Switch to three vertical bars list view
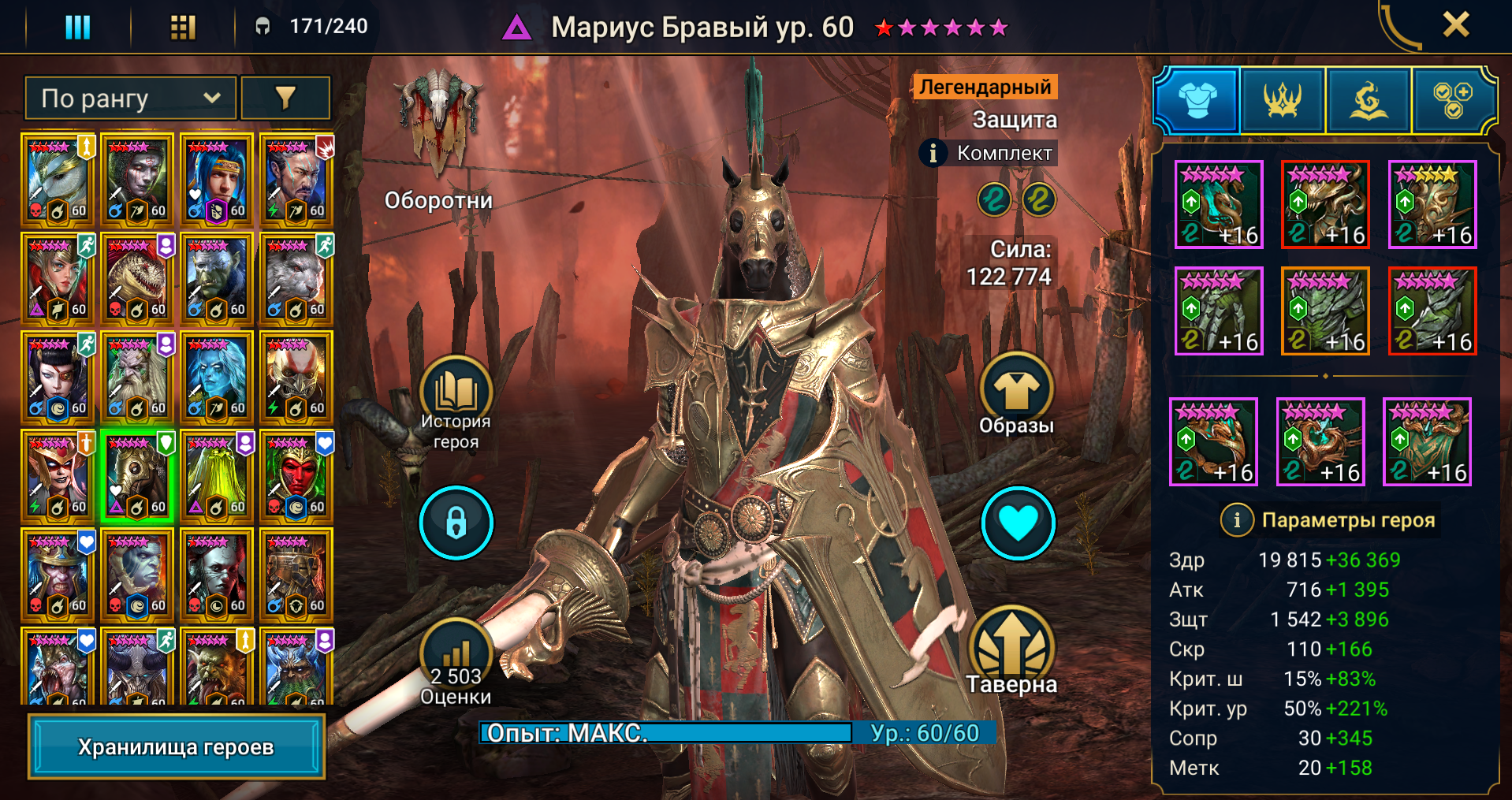This screenshot has width=1512, height=800. pos(77,28)
